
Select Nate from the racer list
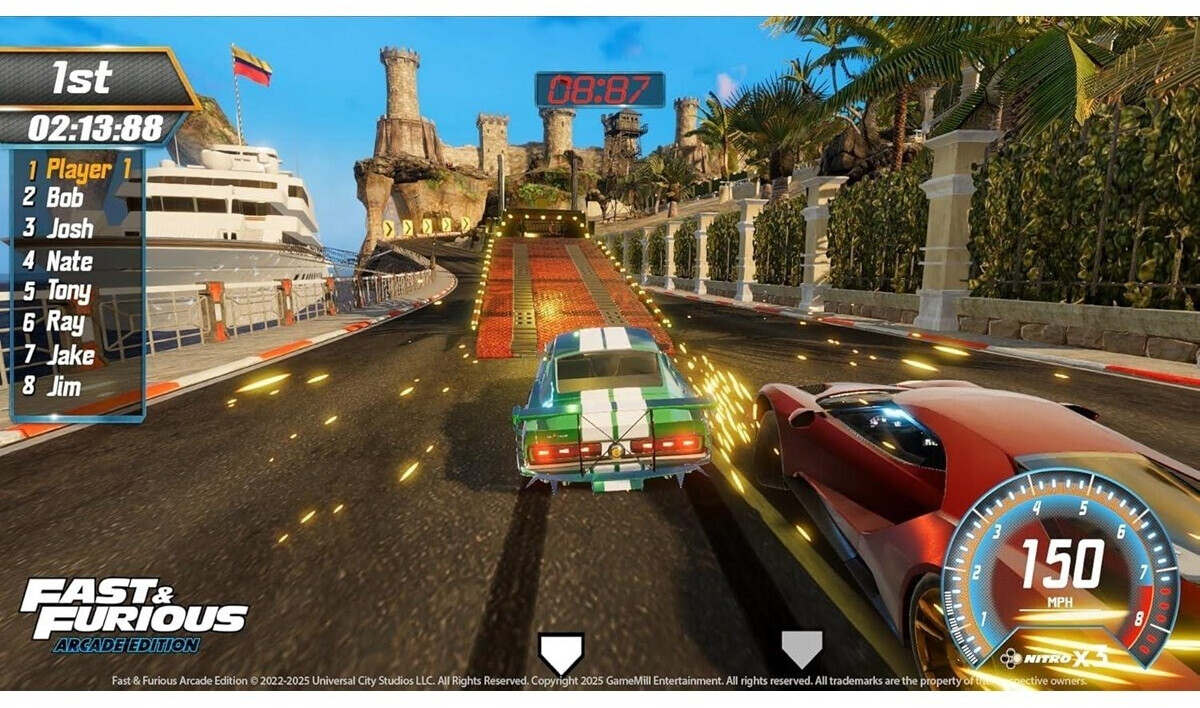point(69,261)
